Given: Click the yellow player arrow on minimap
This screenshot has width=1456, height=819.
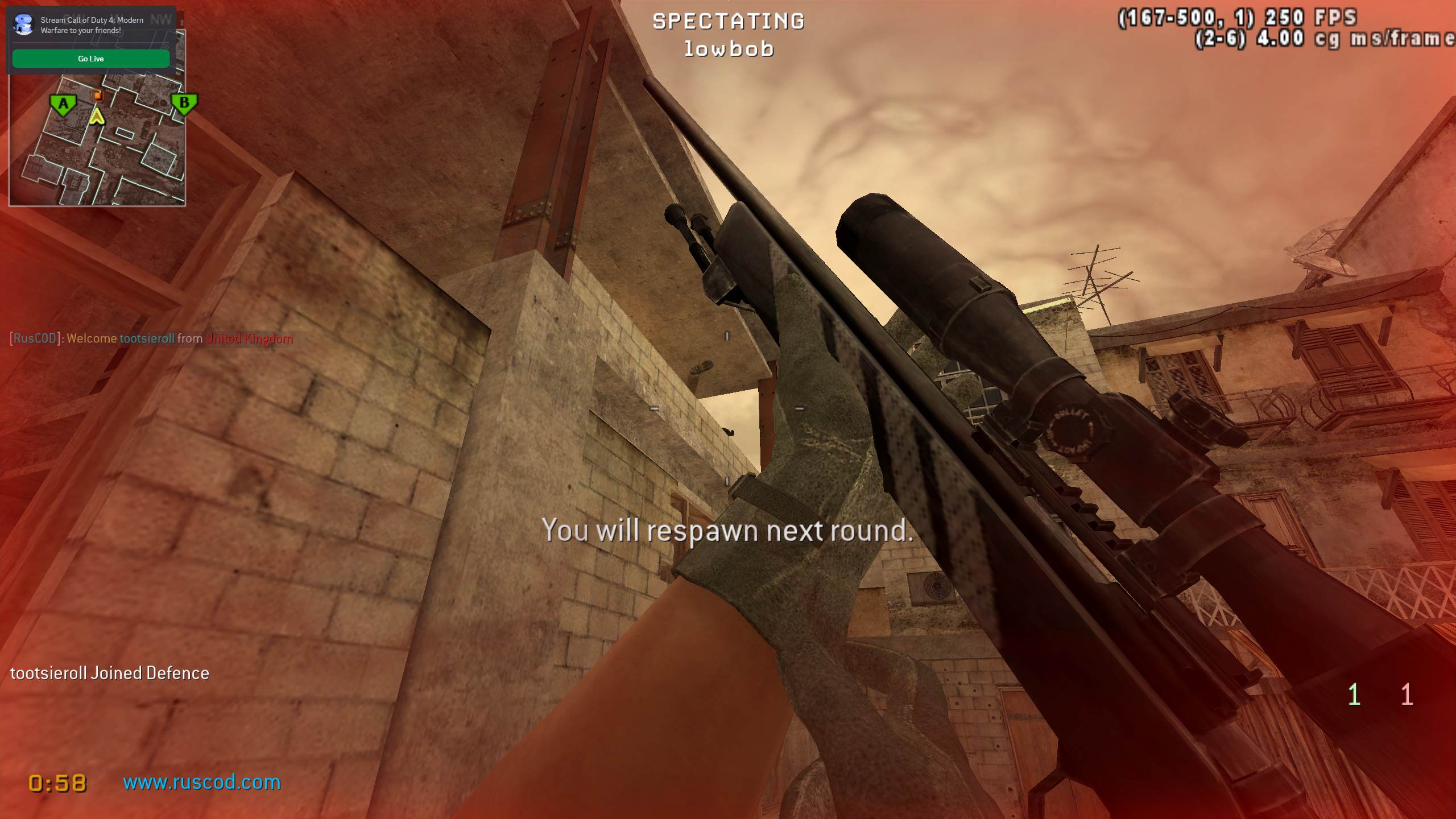Looking at the screenshot, I should tap(97, 117).
